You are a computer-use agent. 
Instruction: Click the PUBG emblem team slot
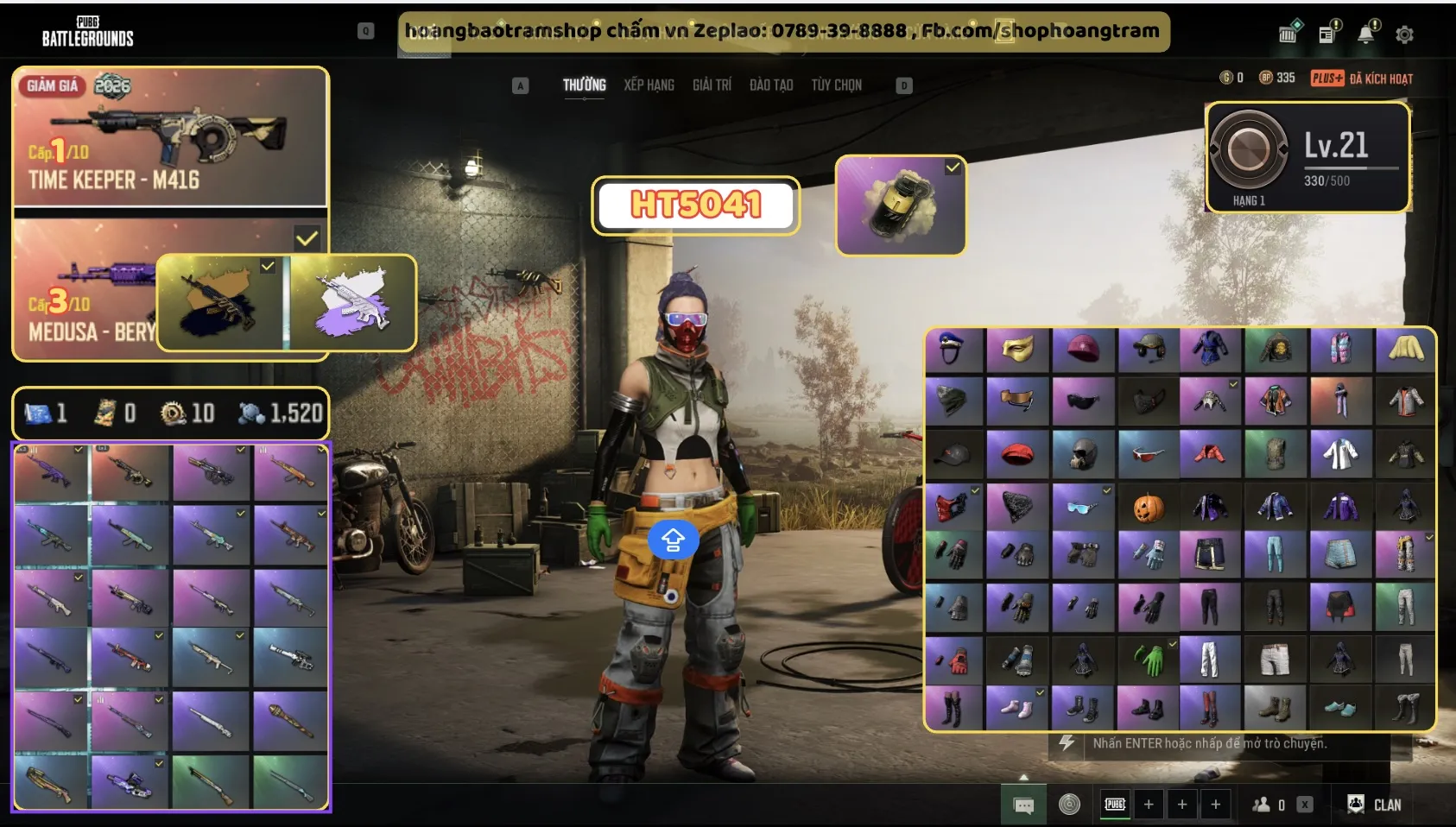(x=1115, y=805)
